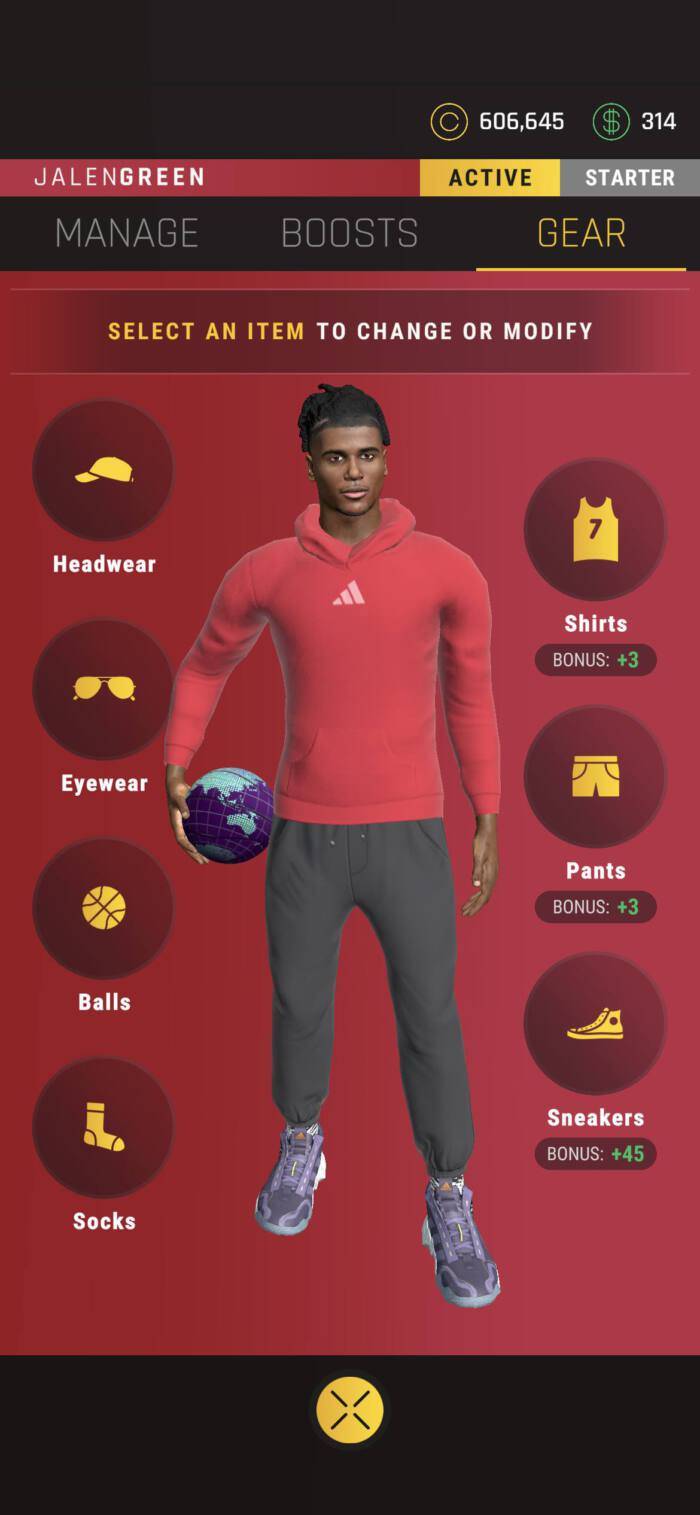Change the Socks item
The image size is (700, 1515).
tap(104, 1126)
